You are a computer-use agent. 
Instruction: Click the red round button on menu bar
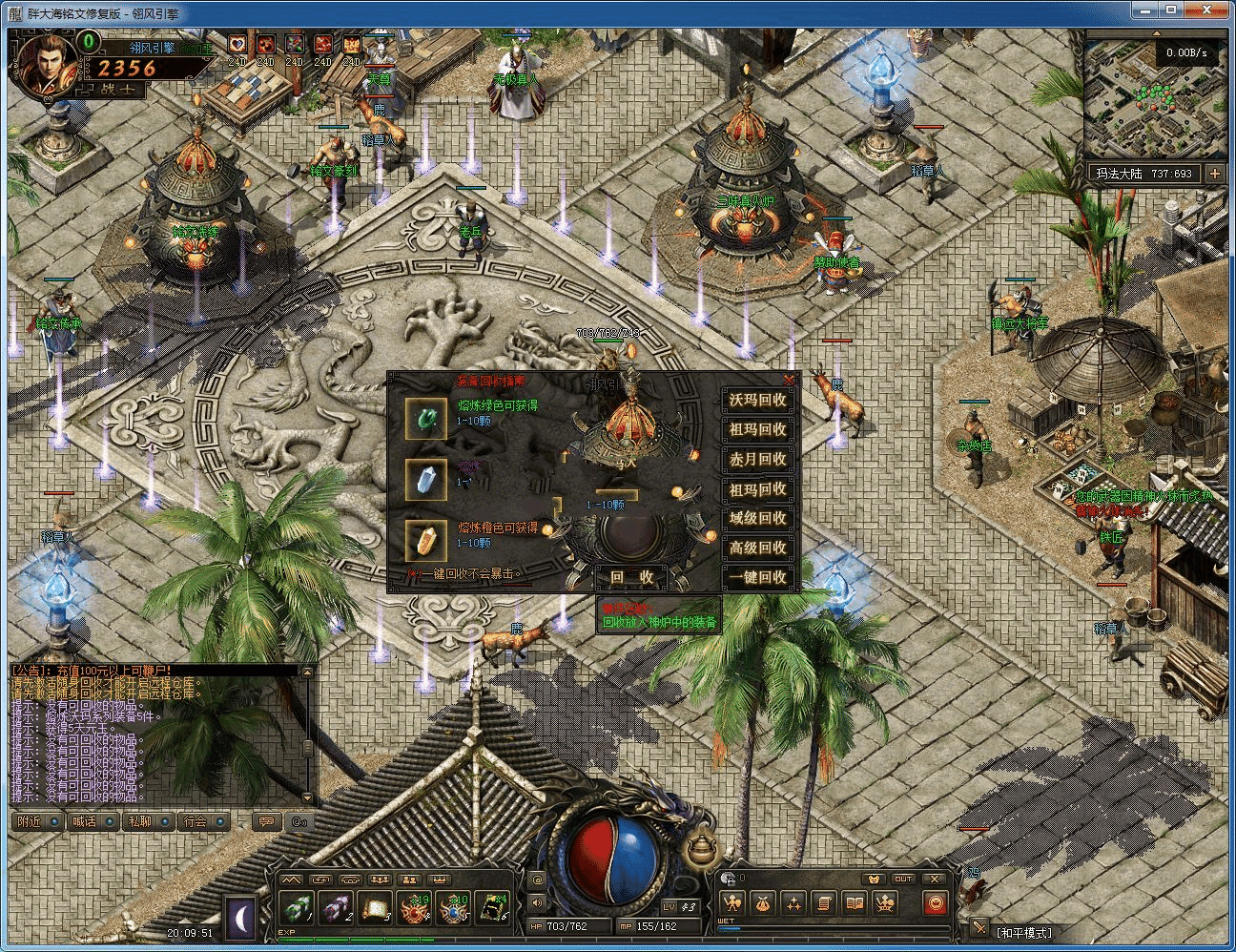point(936,902)
